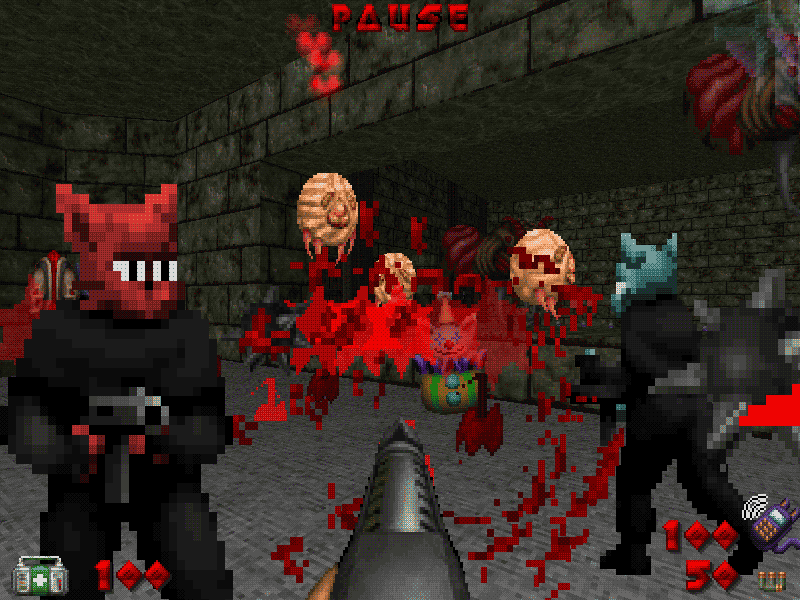Click the green-cross medkit health icon
800x600 pixels.
33,575
